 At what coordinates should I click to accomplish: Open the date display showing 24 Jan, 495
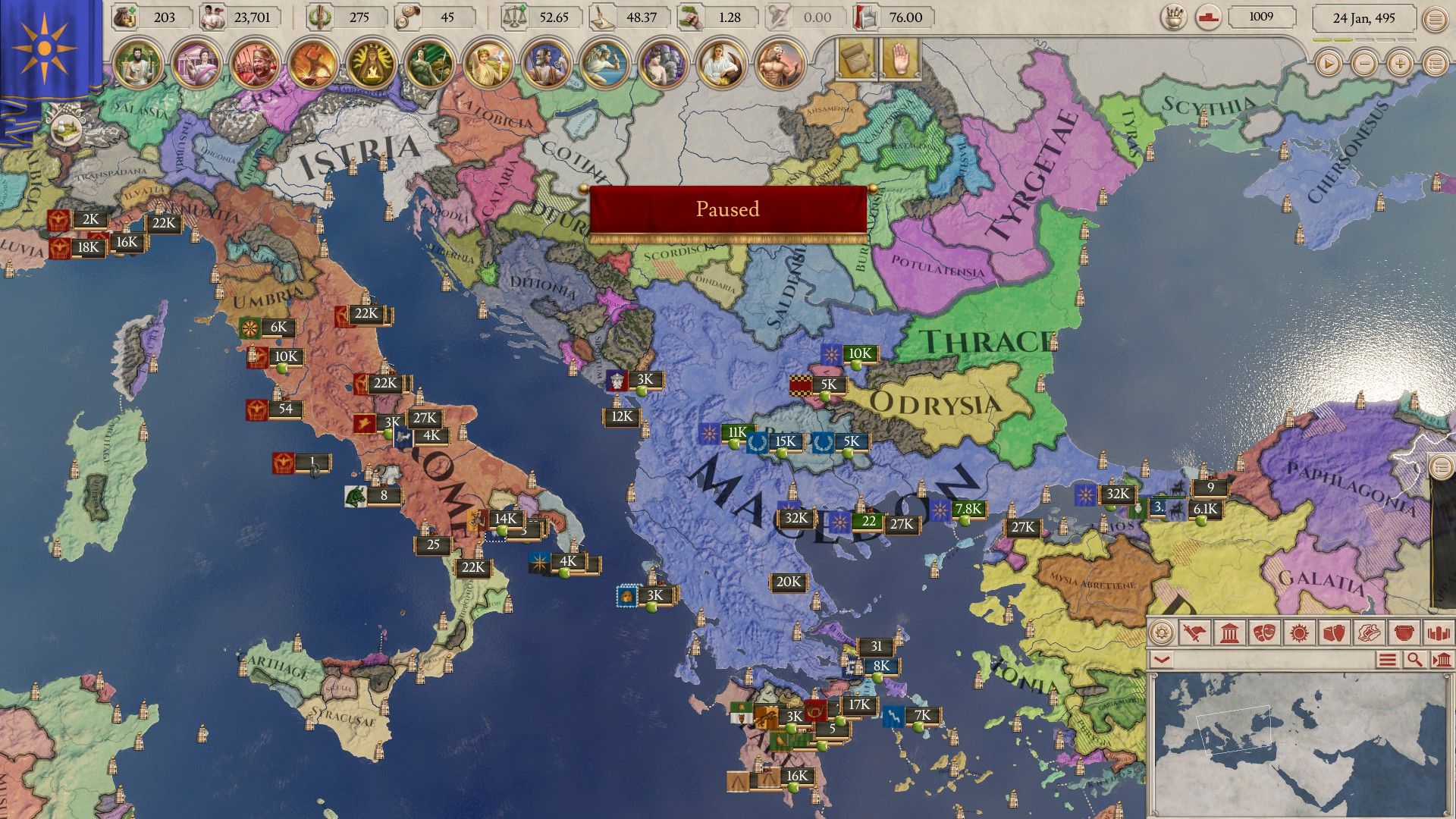coord(1363,18)
